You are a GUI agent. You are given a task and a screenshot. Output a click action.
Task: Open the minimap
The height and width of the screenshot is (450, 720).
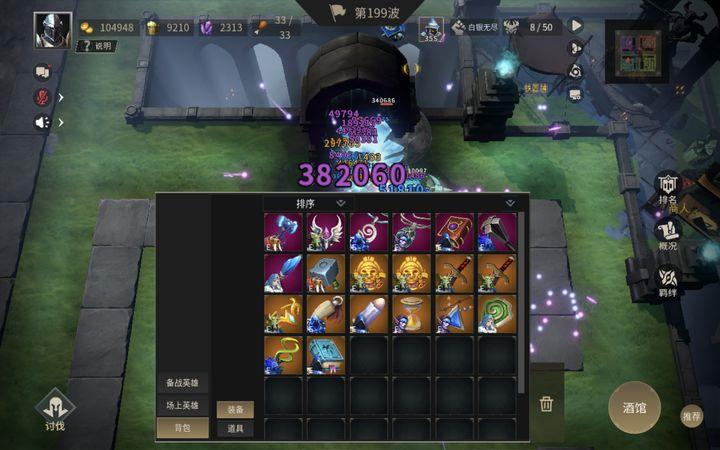pyautogui.click(x=639, y=52)
